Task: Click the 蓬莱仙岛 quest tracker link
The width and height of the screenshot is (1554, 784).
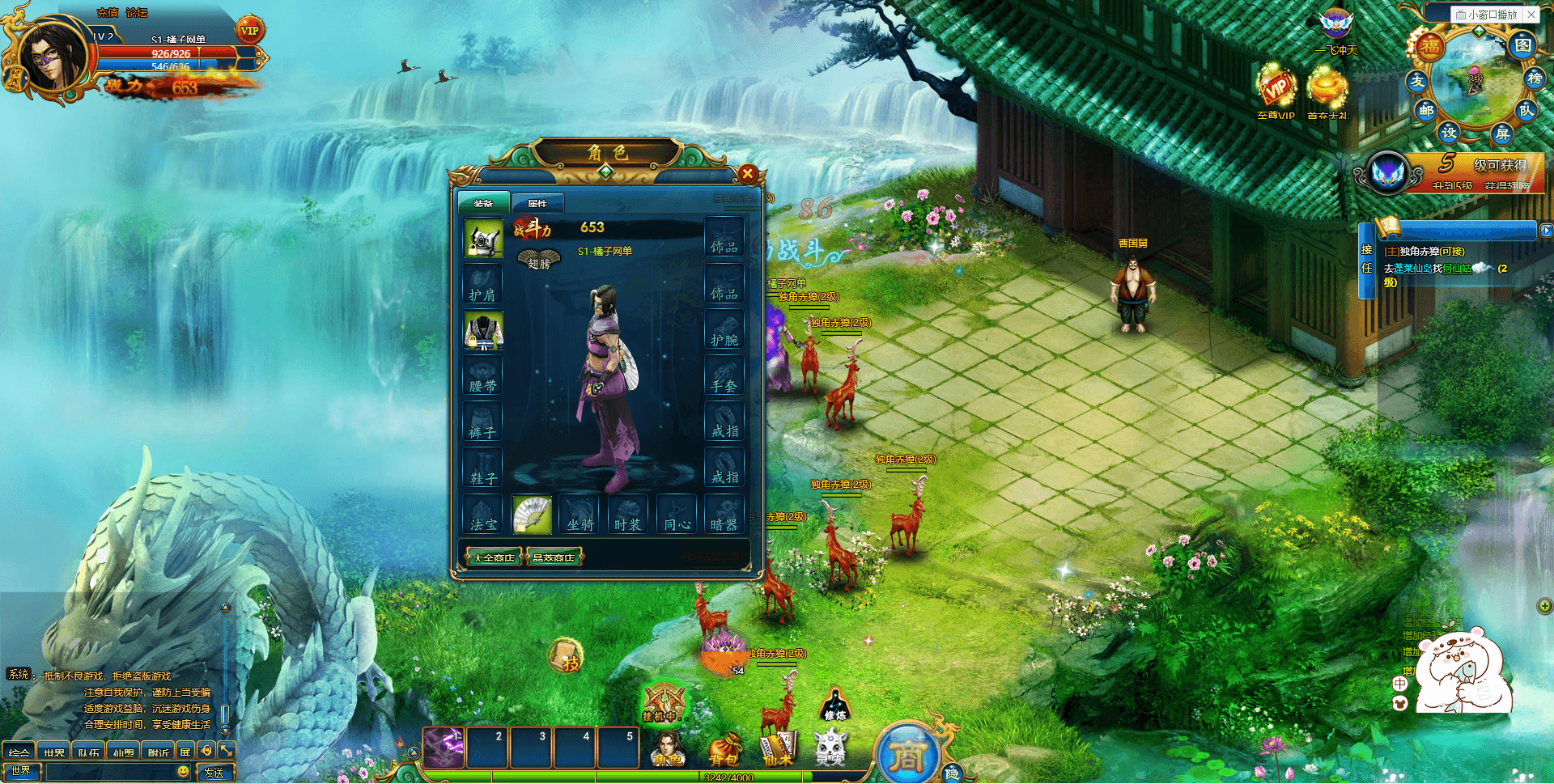Action: (x=1412, y=269)
